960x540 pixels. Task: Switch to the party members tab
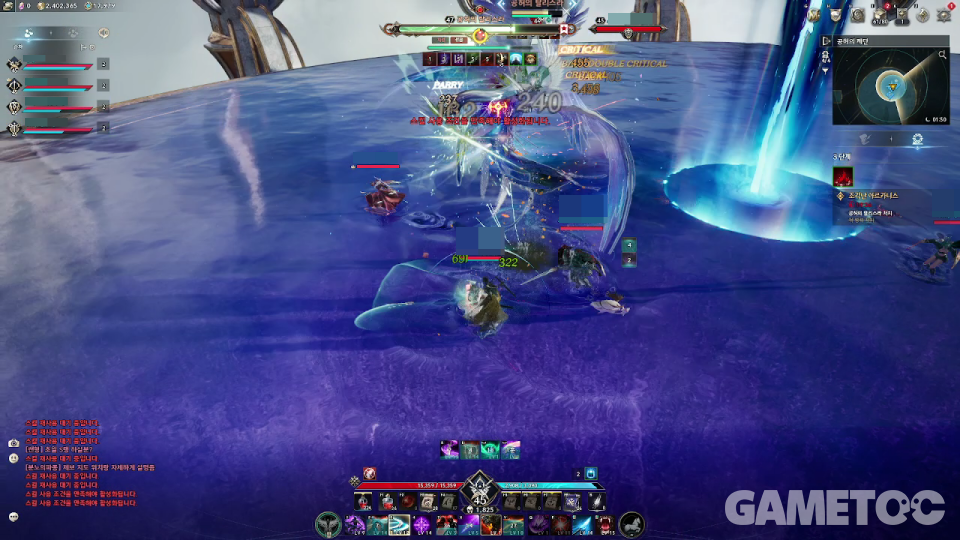click(28, 33)
